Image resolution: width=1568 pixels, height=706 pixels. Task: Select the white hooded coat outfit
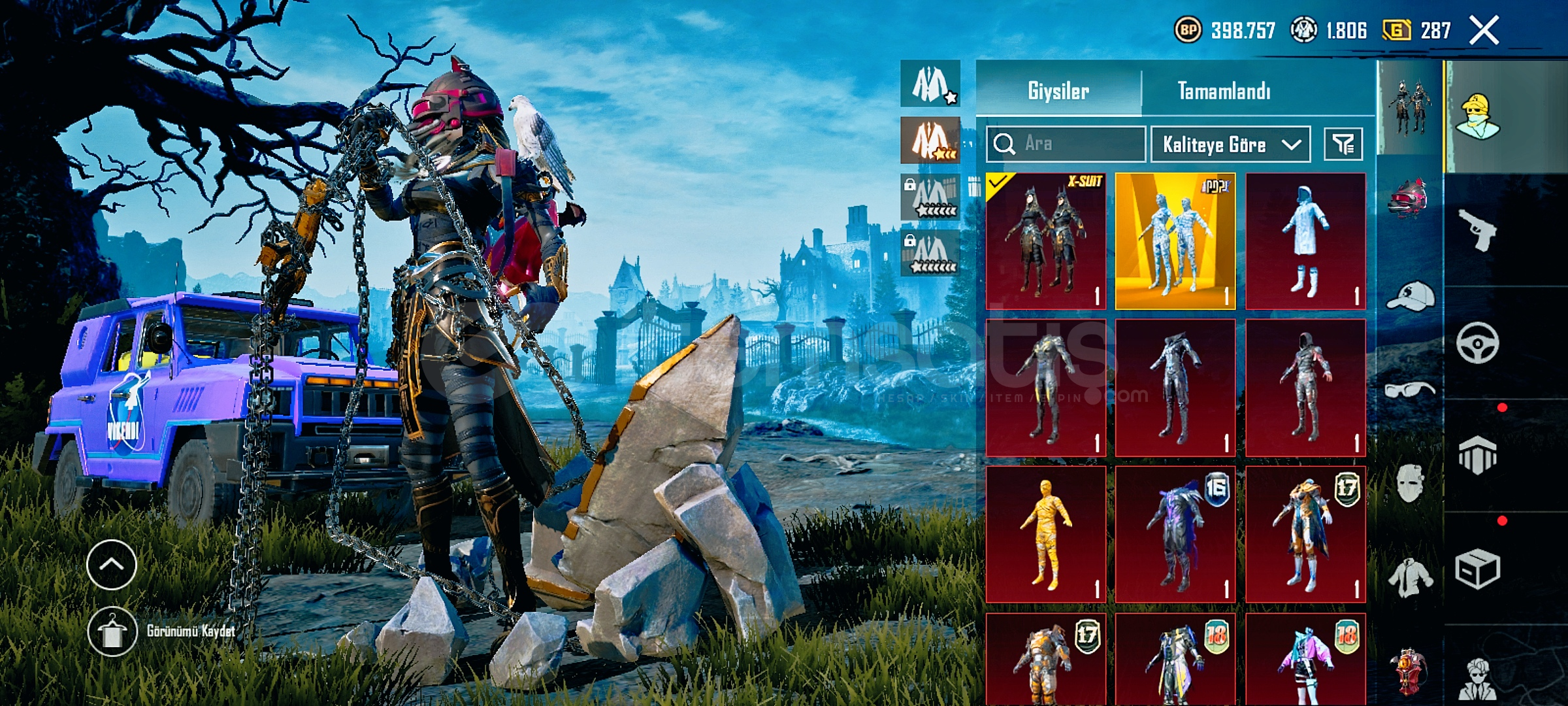1305,241
